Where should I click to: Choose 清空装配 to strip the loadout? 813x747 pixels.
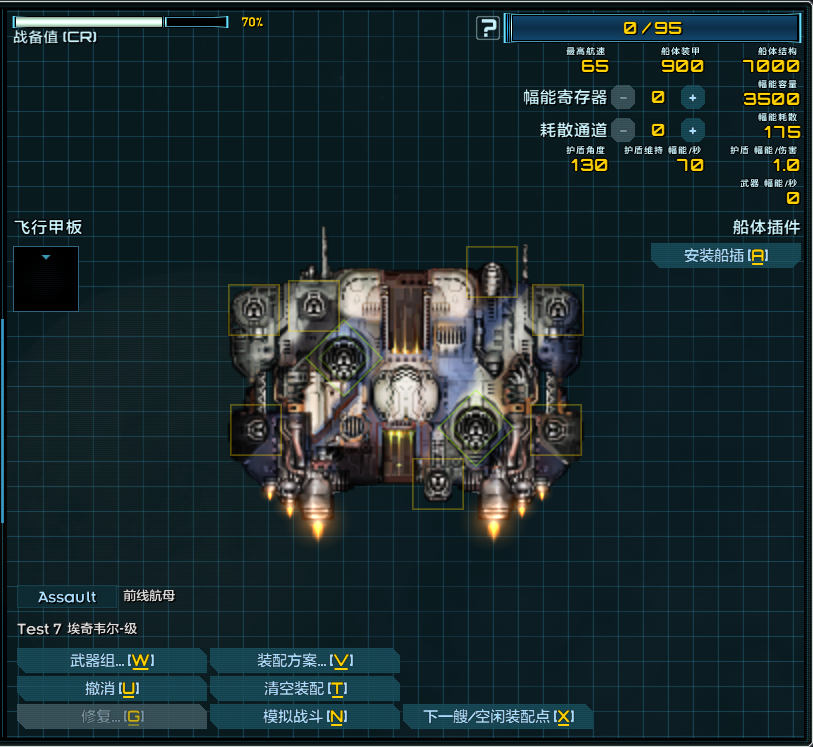[304, 689]
